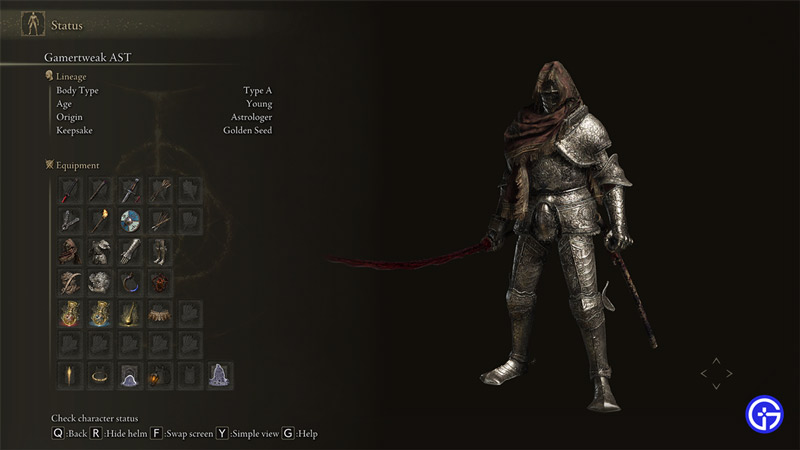Select the gauntlets armor slot
The width and height of the screenshot is (800, 450).
coord(130,251)
